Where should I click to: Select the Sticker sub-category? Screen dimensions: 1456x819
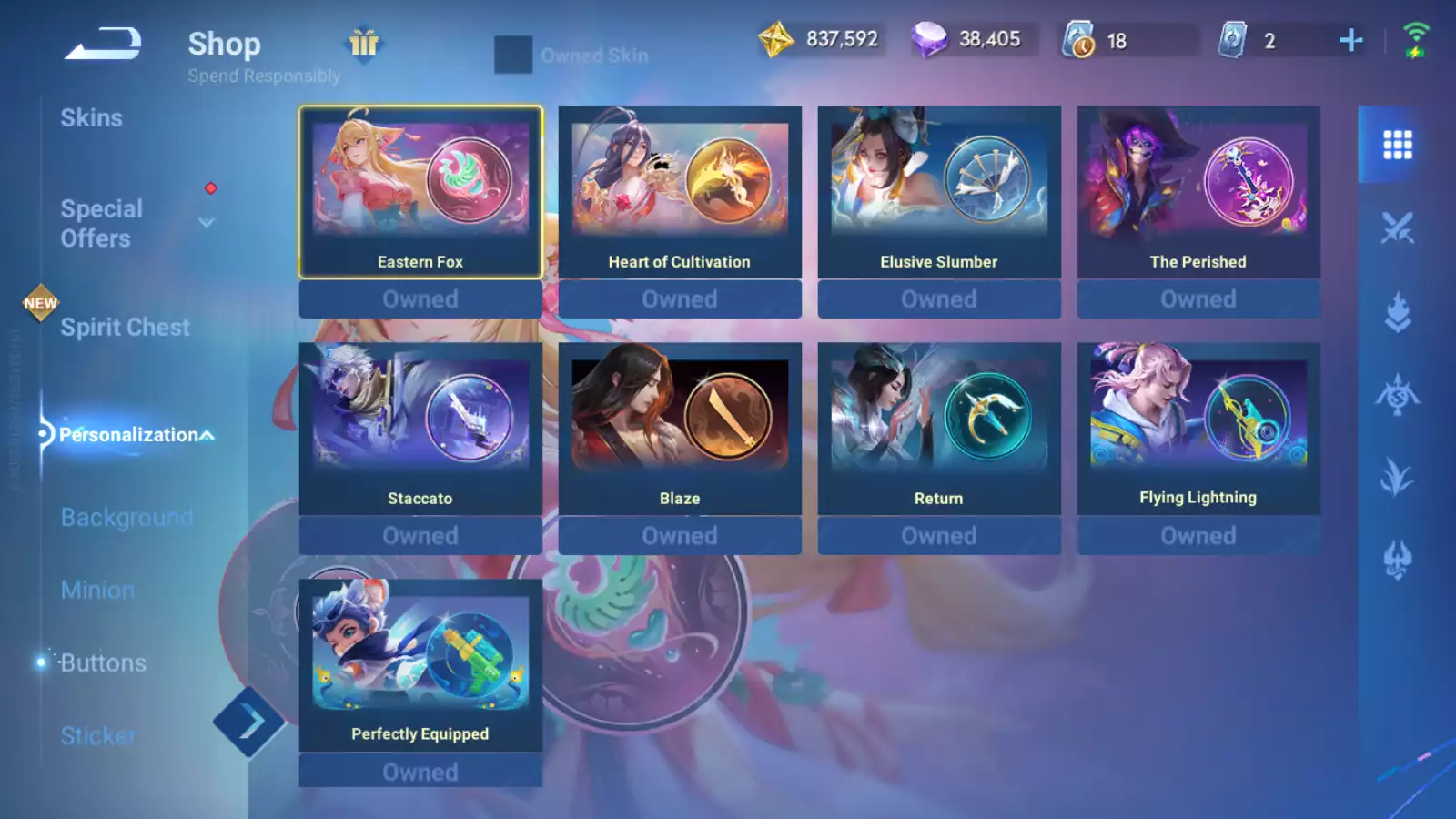(98, 735)
